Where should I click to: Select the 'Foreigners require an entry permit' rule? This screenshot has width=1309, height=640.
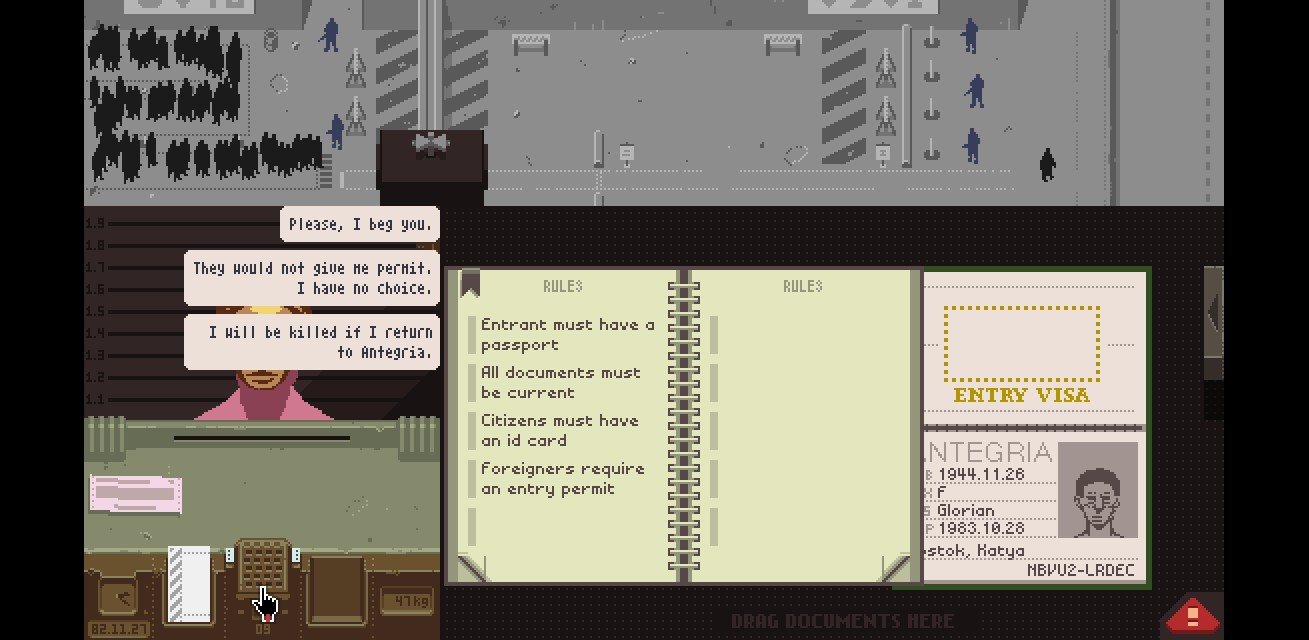click(562, 479)
